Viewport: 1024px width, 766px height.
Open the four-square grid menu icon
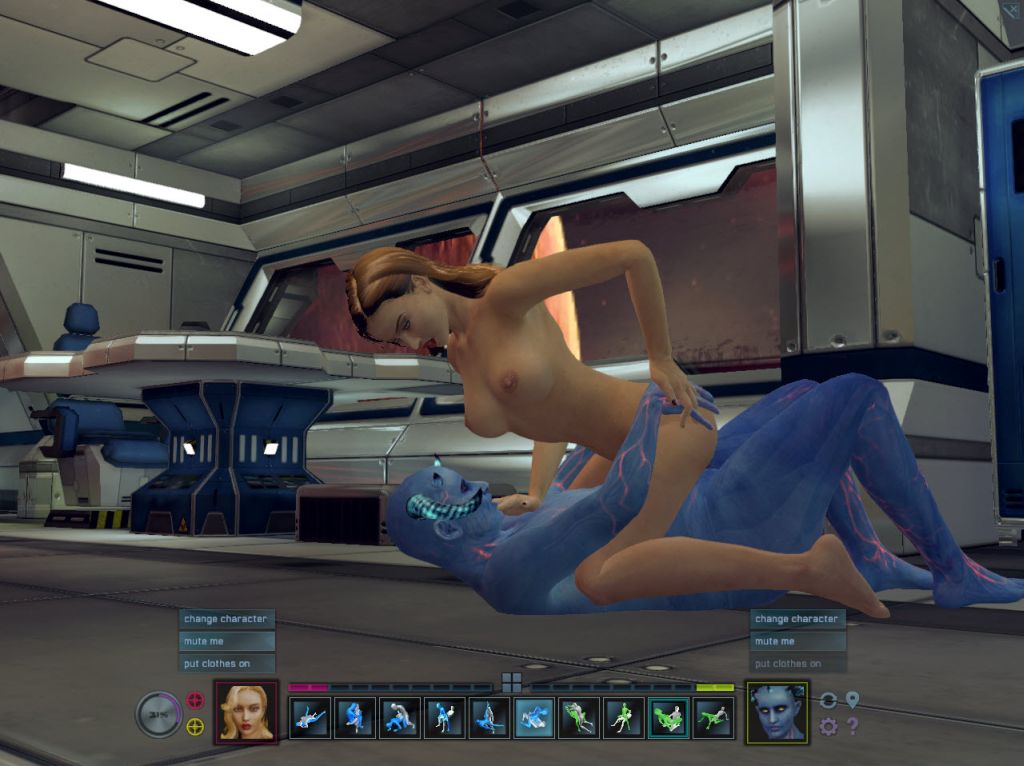click(511, 682)
